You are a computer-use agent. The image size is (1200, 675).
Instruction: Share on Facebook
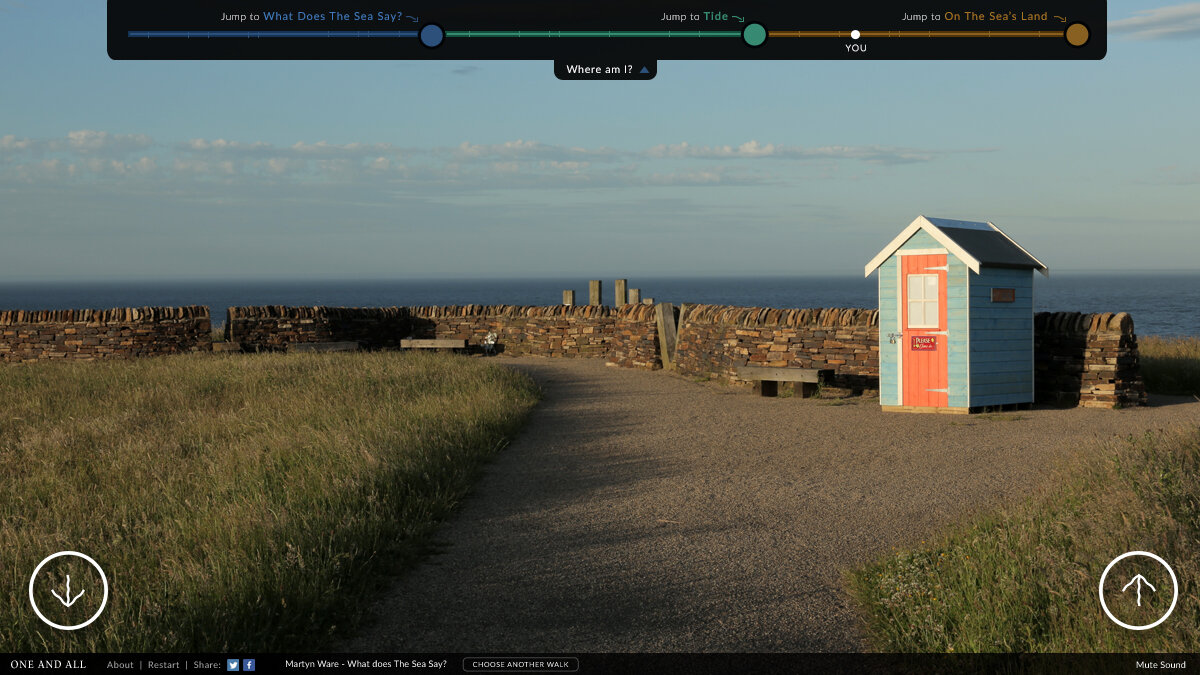(249, 665)
